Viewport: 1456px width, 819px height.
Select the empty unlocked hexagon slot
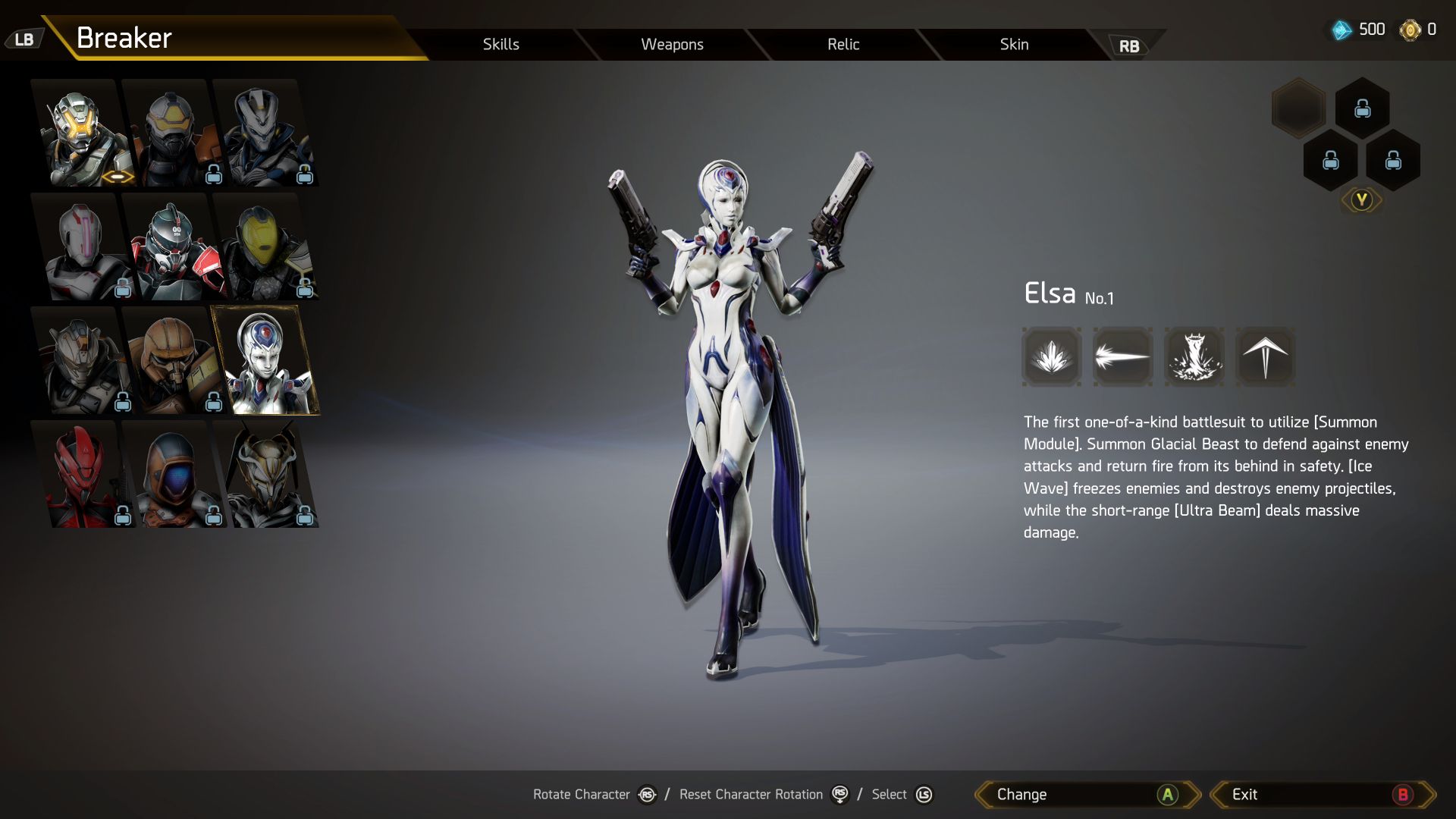(x=1299, y=108)
